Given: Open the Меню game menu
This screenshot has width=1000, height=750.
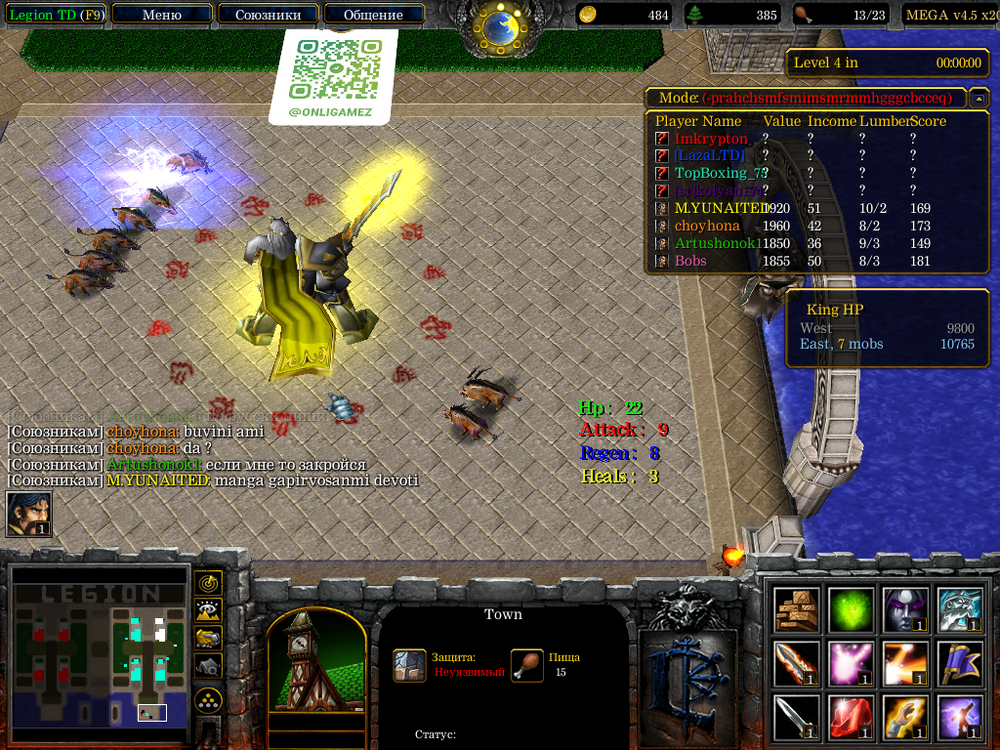Looking at the screenshot, I should (x=162, y=15).
